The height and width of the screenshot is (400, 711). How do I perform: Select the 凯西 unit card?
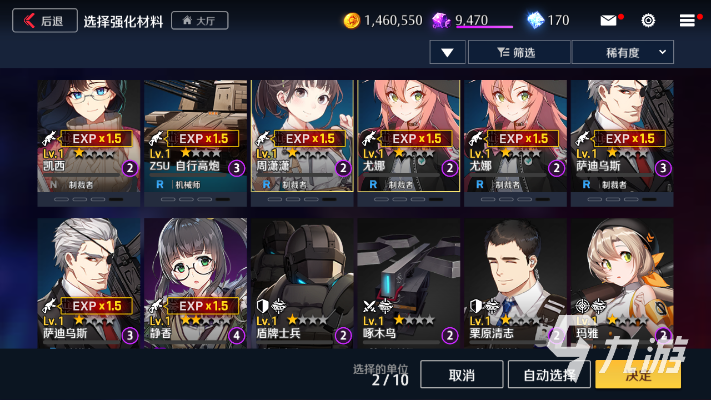(x=89, y=135)
